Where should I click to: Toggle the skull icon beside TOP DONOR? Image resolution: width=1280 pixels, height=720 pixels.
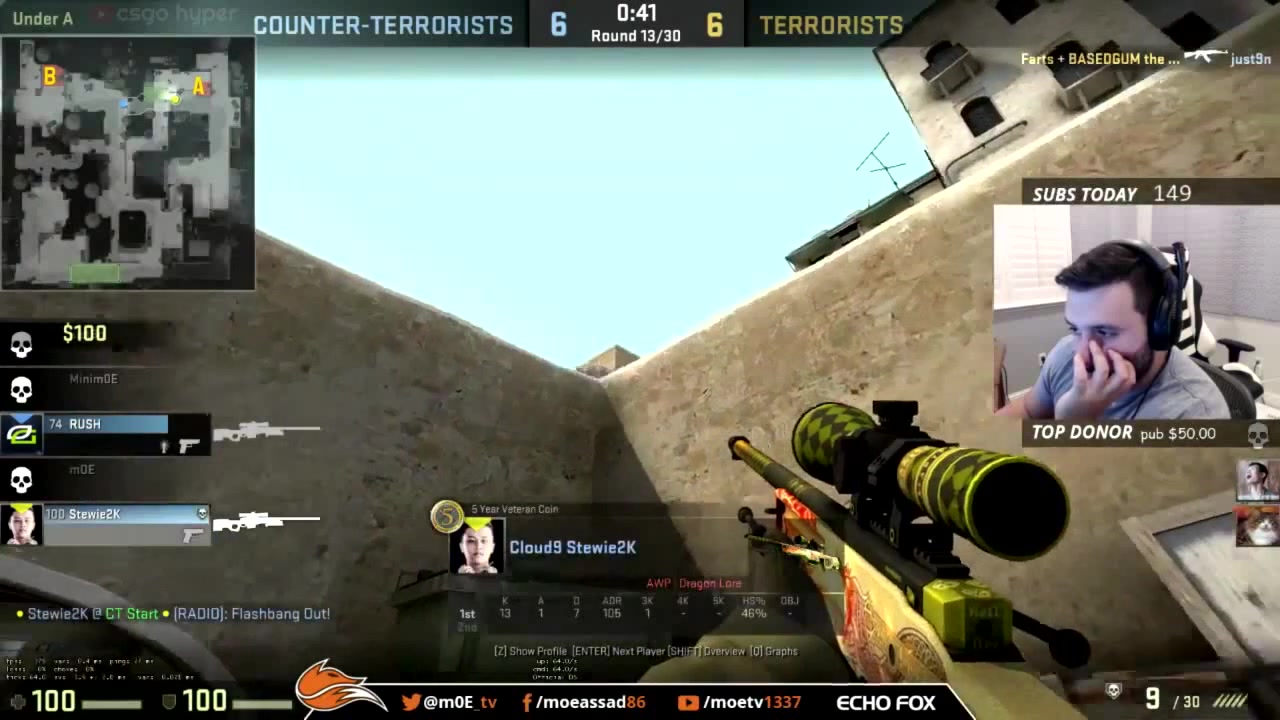coord(1255,434)
